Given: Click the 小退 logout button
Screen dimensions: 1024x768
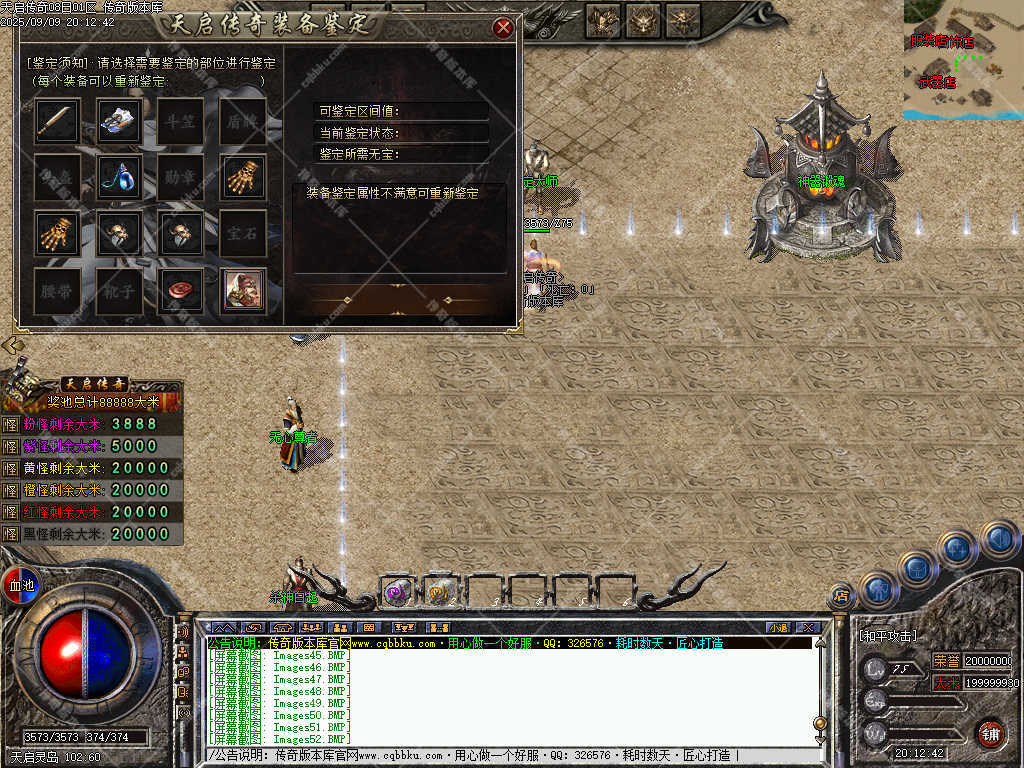Looking at the screenshot, I should click(x=778, y=627).
